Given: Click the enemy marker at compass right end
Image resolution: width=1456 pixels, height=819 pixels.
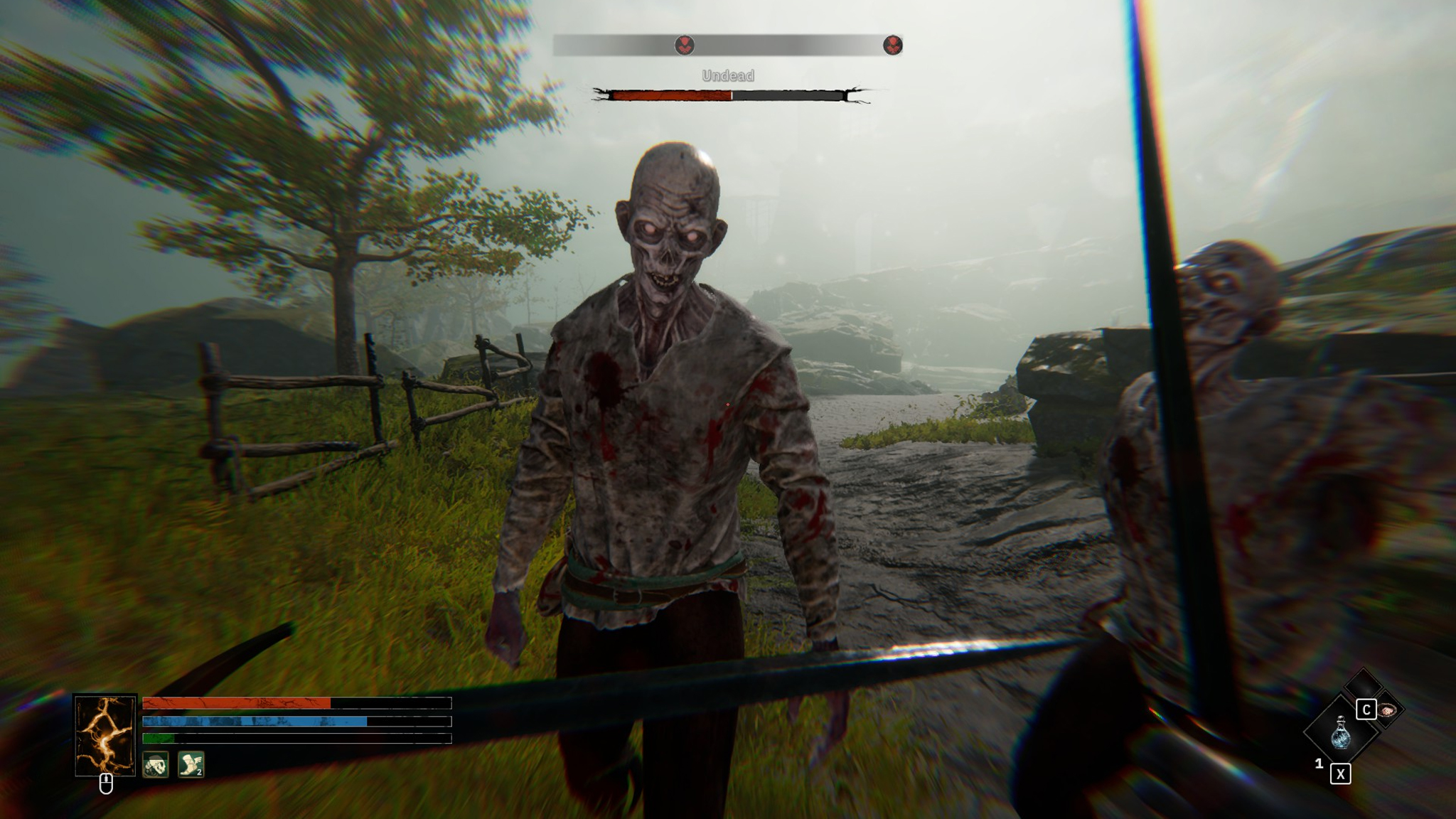Looking at the screenshot, I should coord(892,45).
